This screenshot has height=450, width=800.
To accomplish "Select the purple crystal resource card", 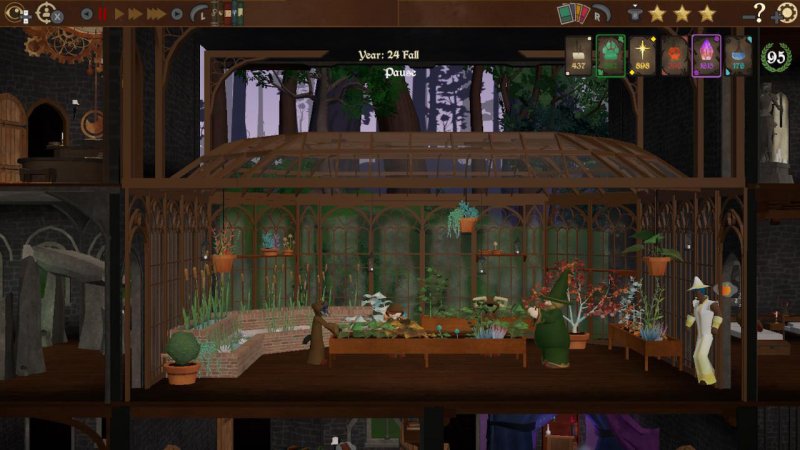I will click(706, 56).
